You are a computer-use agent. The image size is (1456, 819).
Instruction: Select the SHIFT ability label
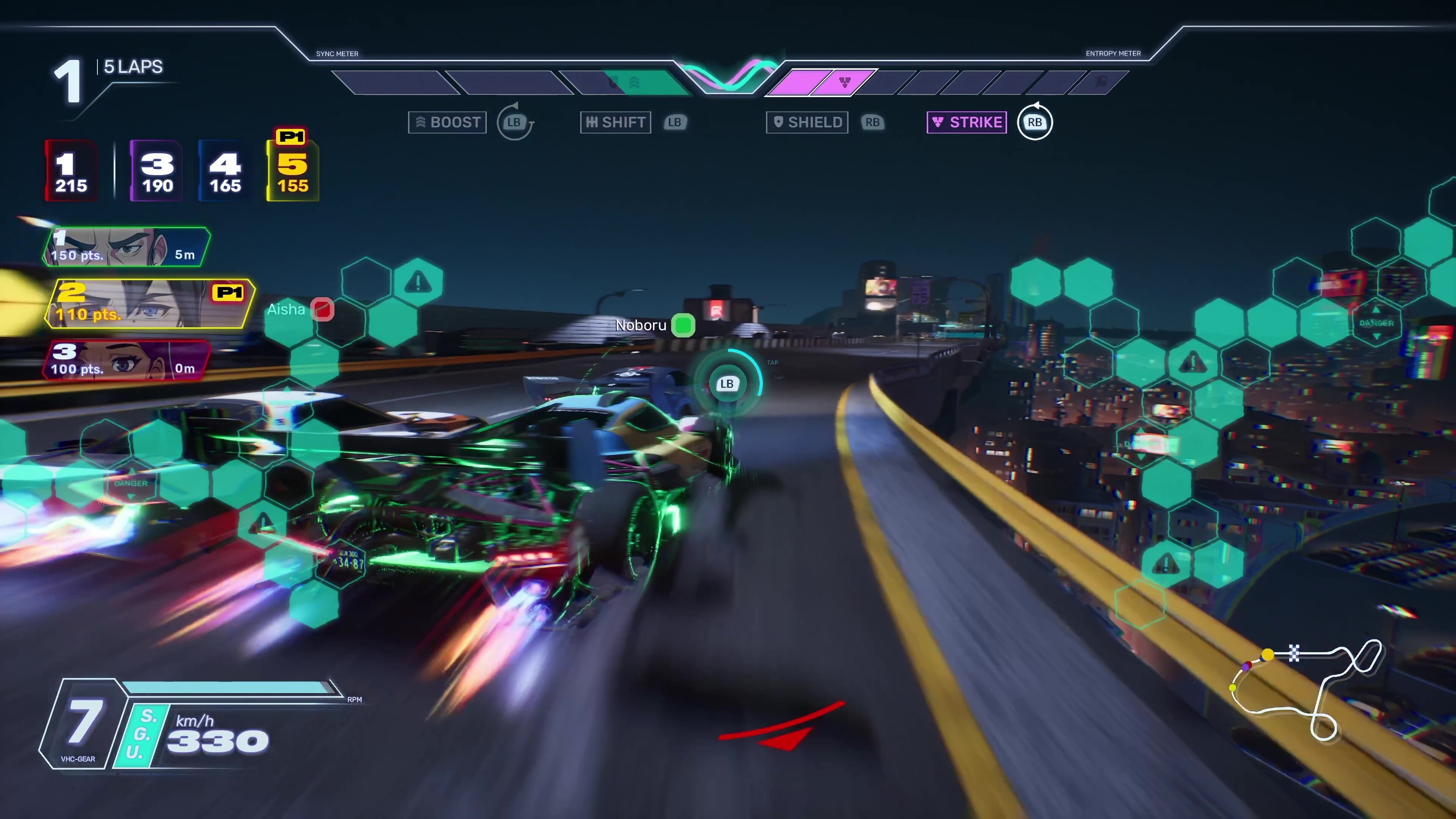(x=615, y=122)
